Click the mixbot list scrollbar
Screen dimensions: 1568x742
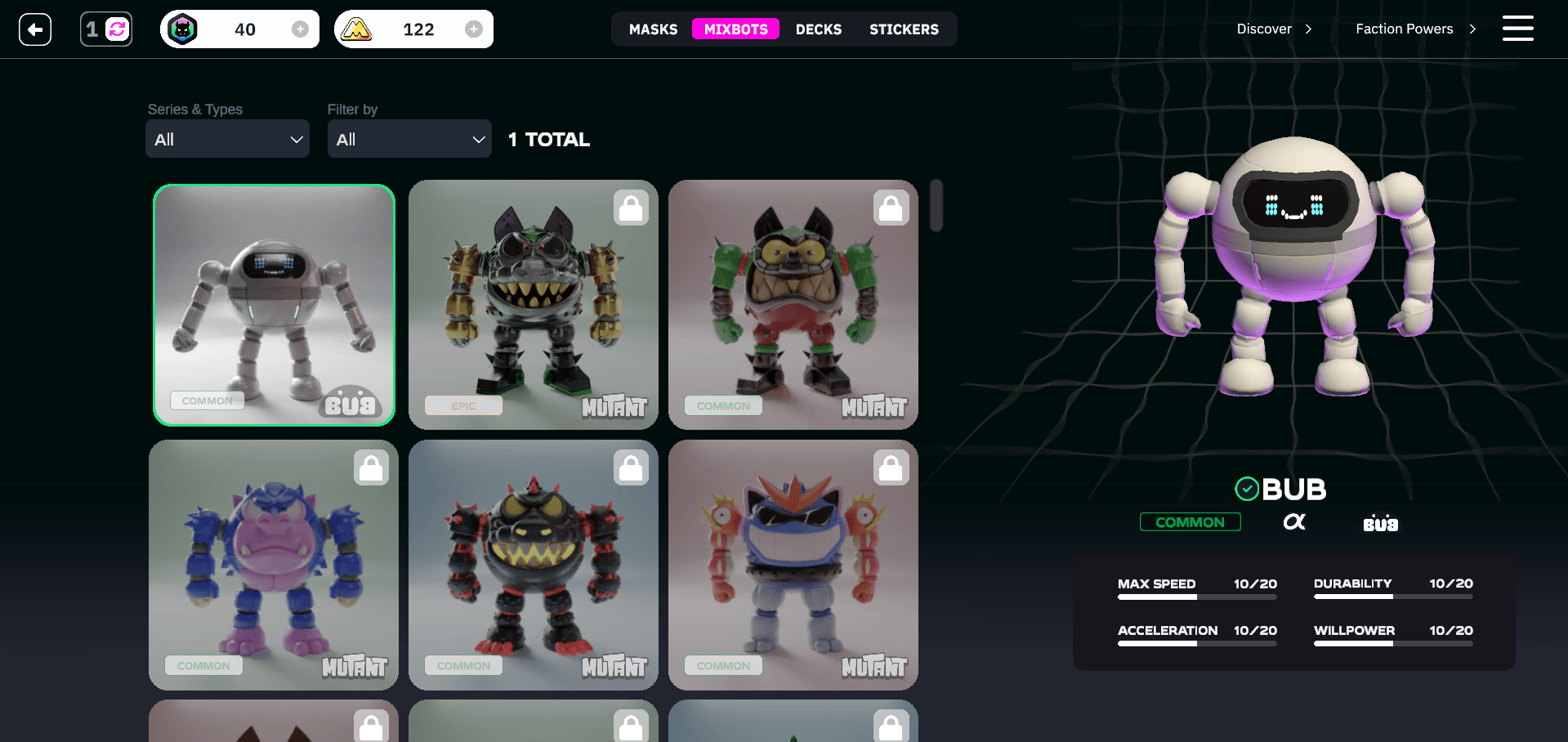[936, 206]
